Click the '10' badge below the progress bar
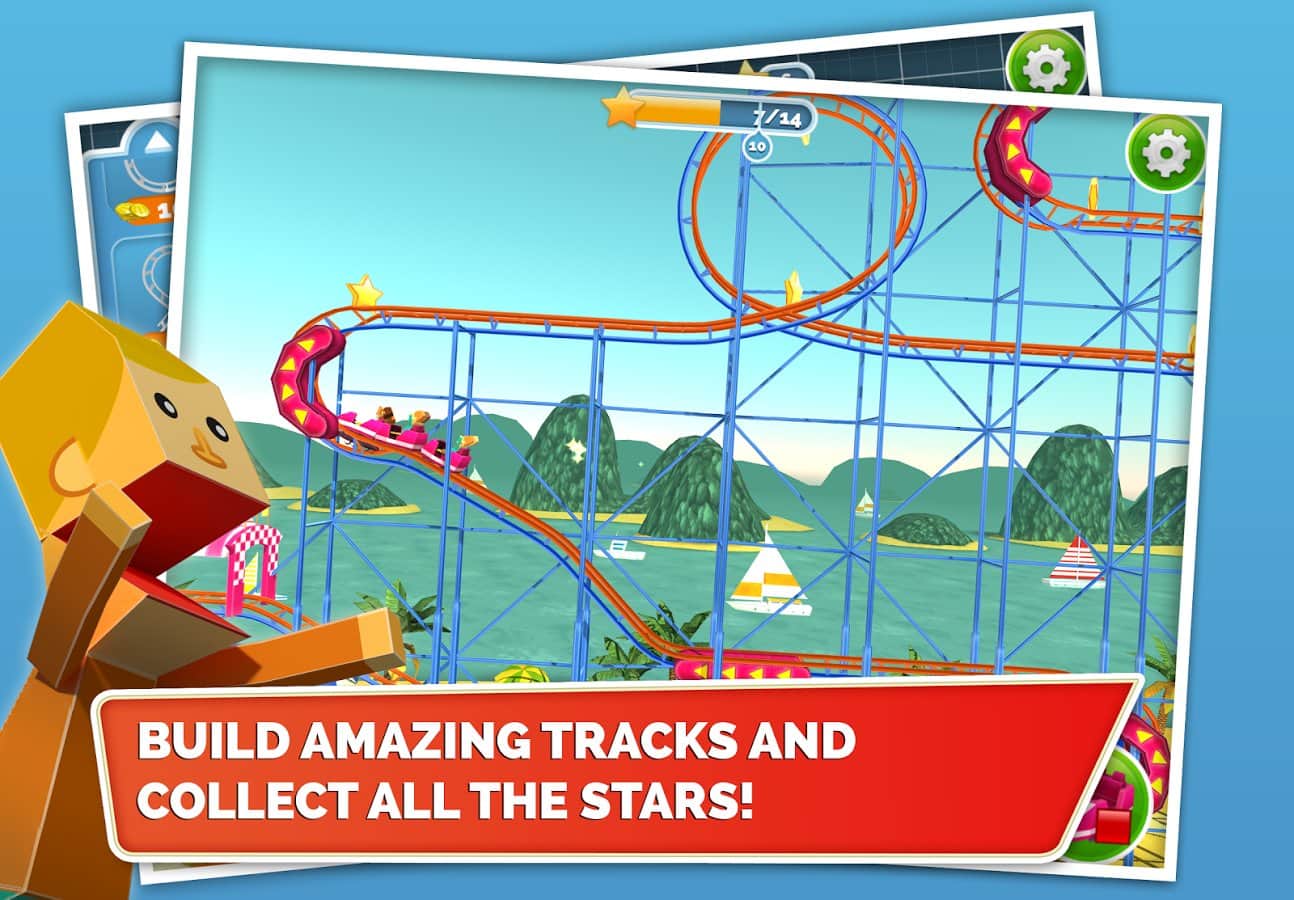 click(755, 145)
